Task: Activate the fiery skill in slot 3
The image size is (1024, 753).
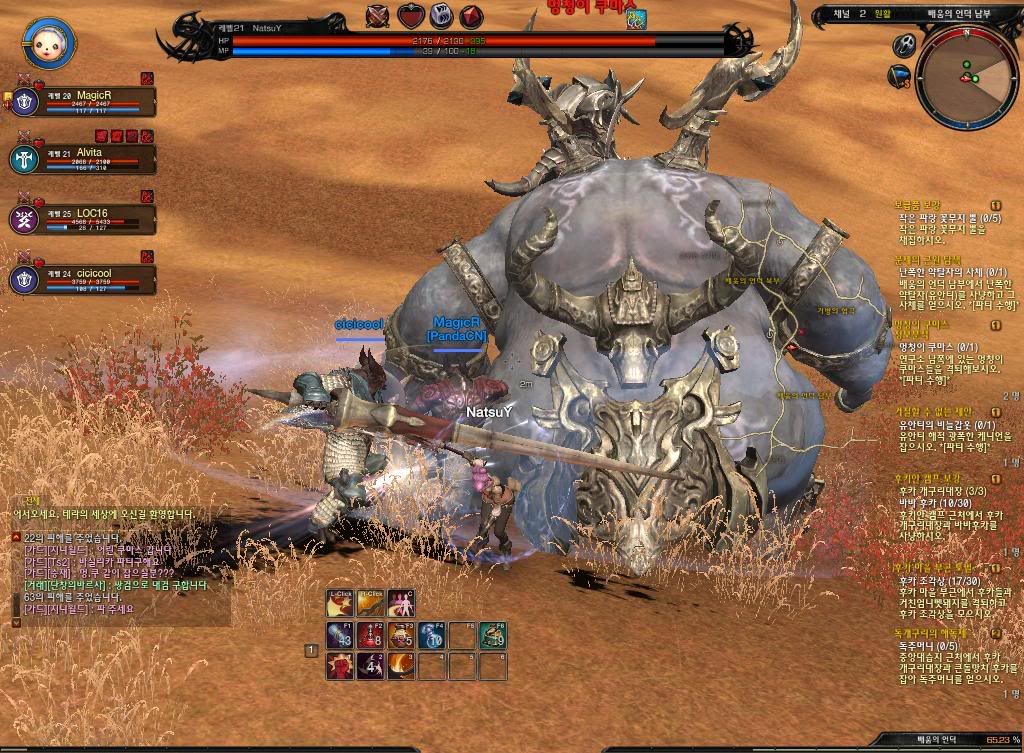Action: click(x=401, y=665)
